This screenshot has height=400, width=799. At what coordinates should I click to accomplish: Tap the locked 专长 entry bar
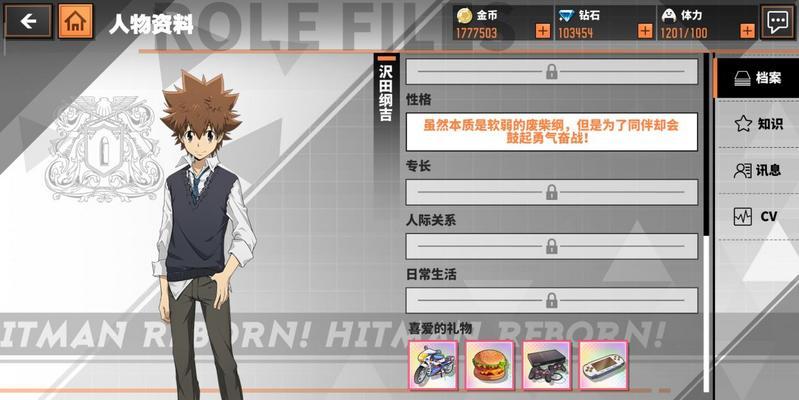pos(551,192)
